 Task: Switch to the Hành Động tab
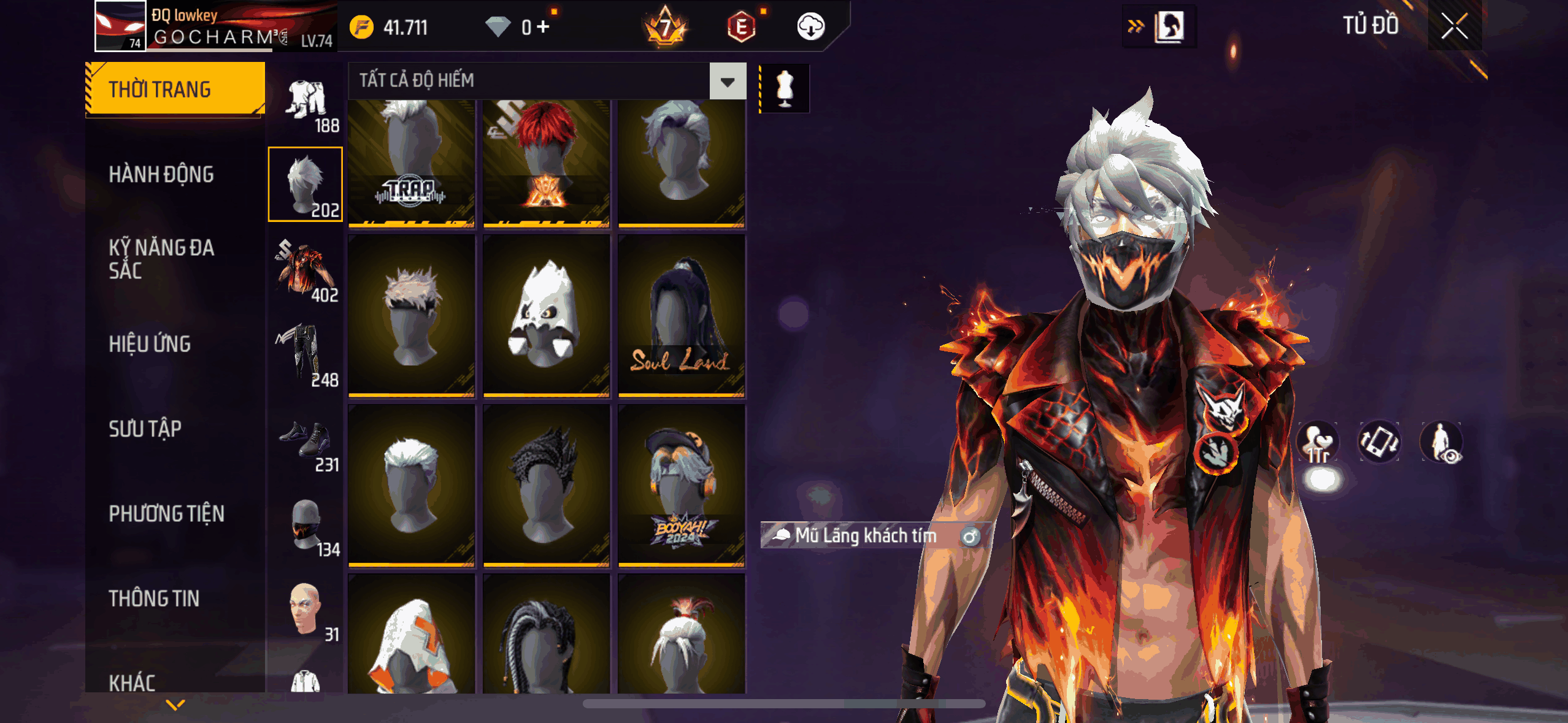point(161,175)
